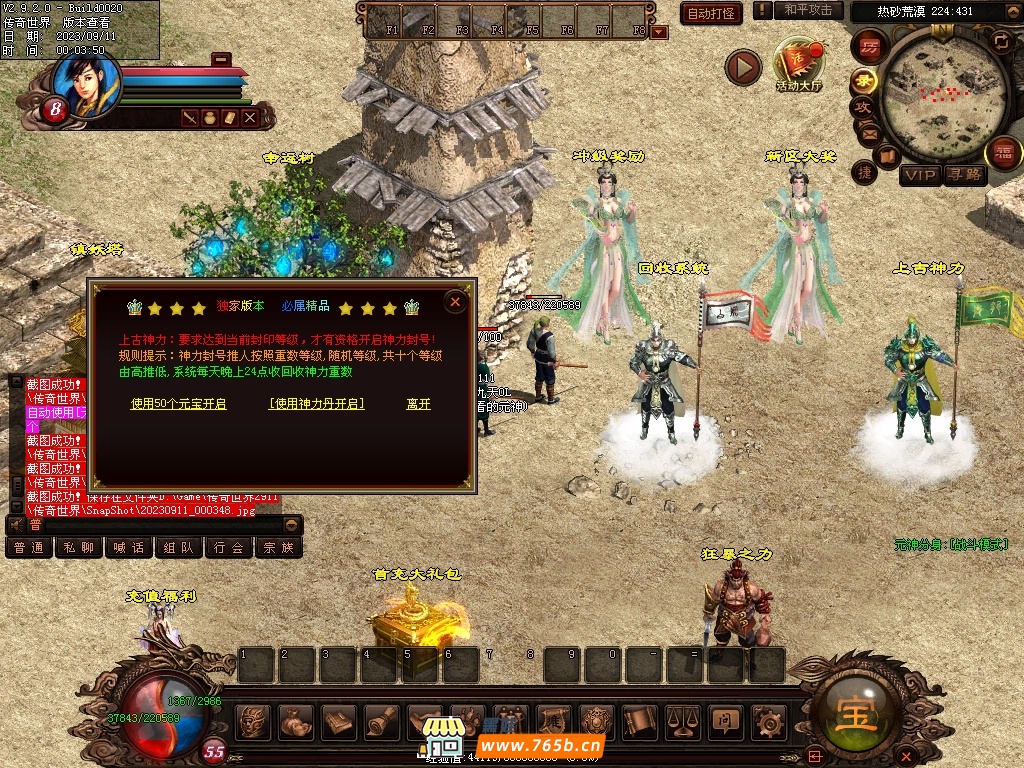The height and width of the screenshot is (768, 1024).
Task: Open the 活动大厅 event hall
Action: pos(798,66)
